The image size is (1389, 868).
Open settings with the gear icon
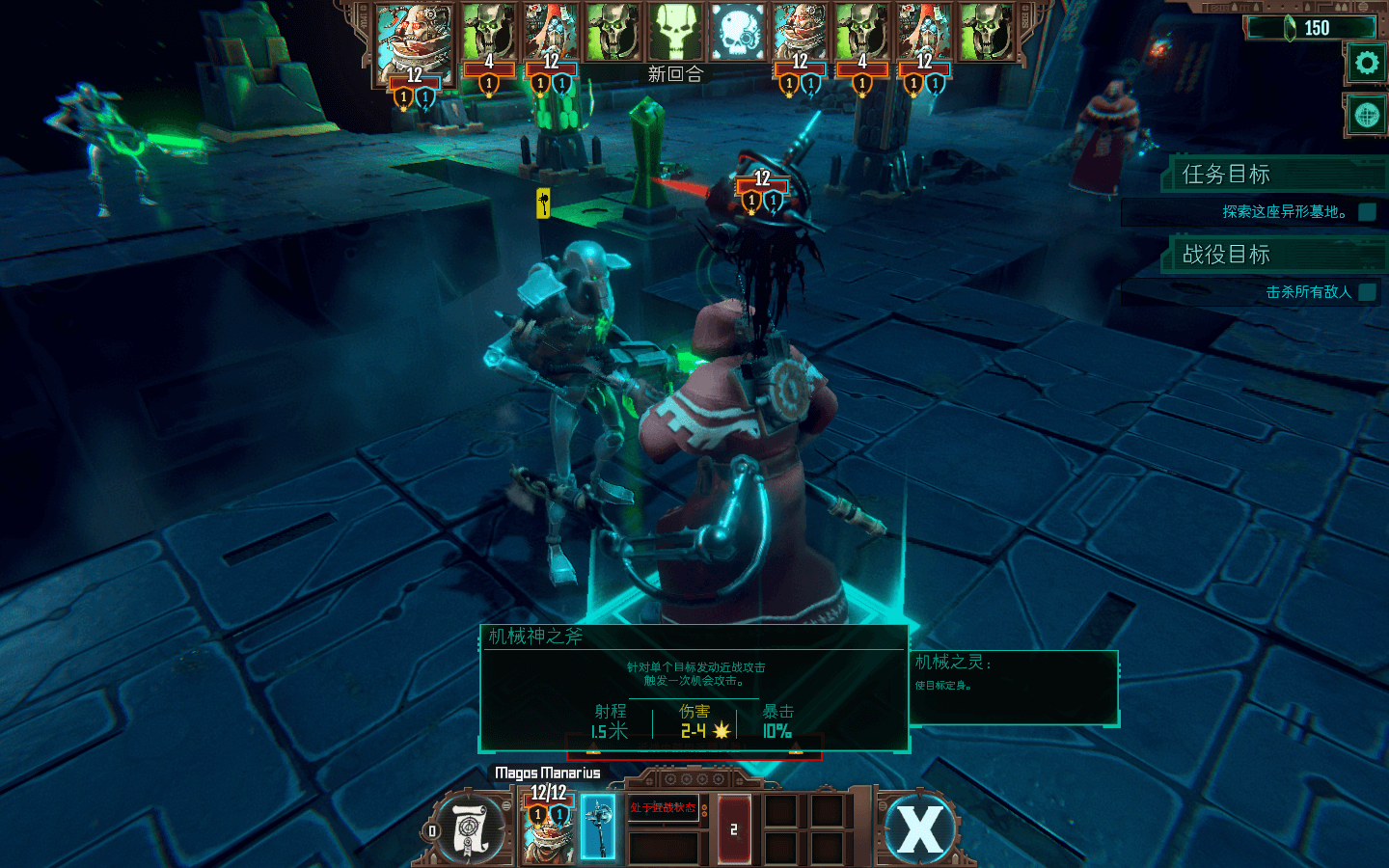(x=1366, y=64)
